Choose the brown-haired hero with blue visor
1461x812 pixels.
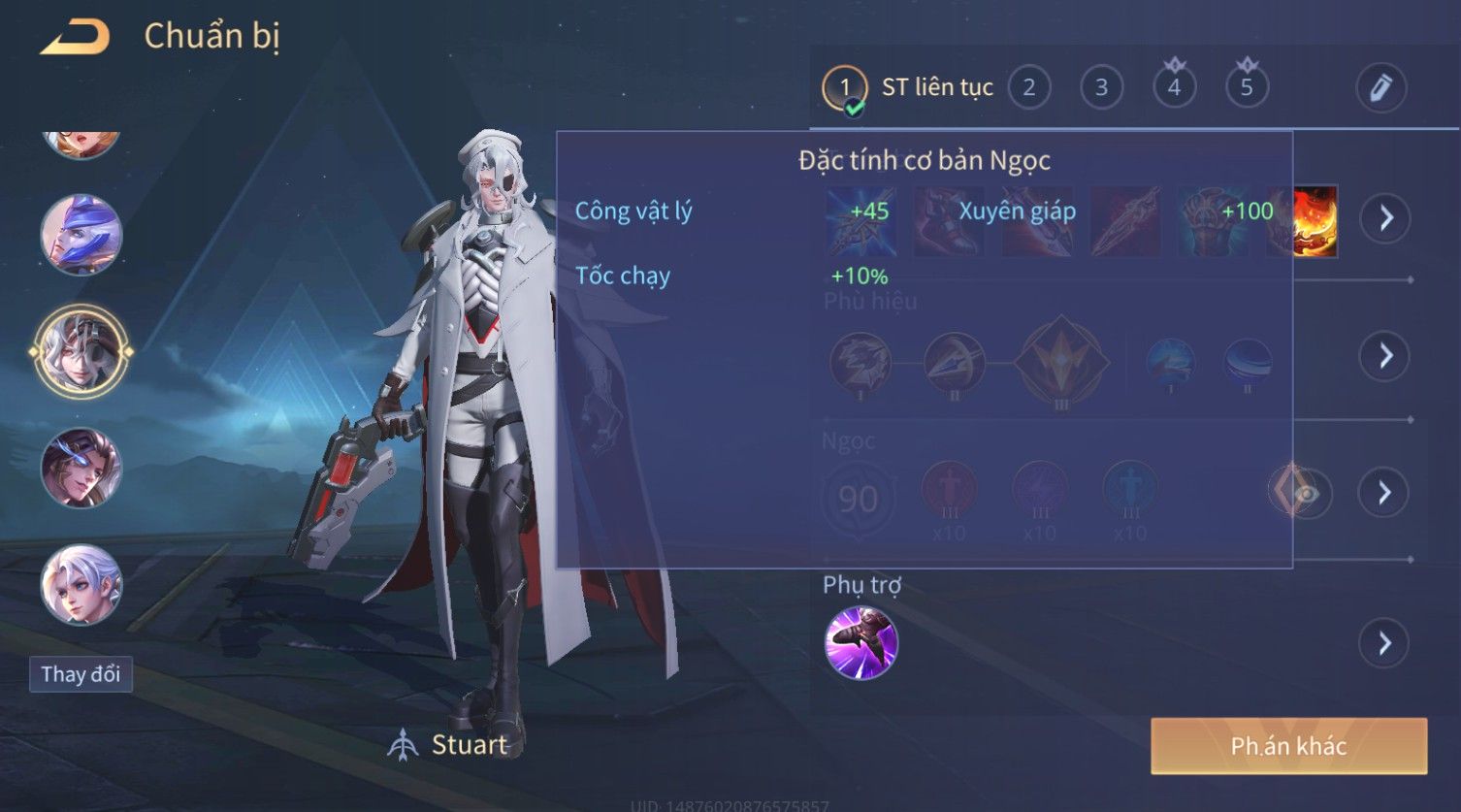(81, 468)
